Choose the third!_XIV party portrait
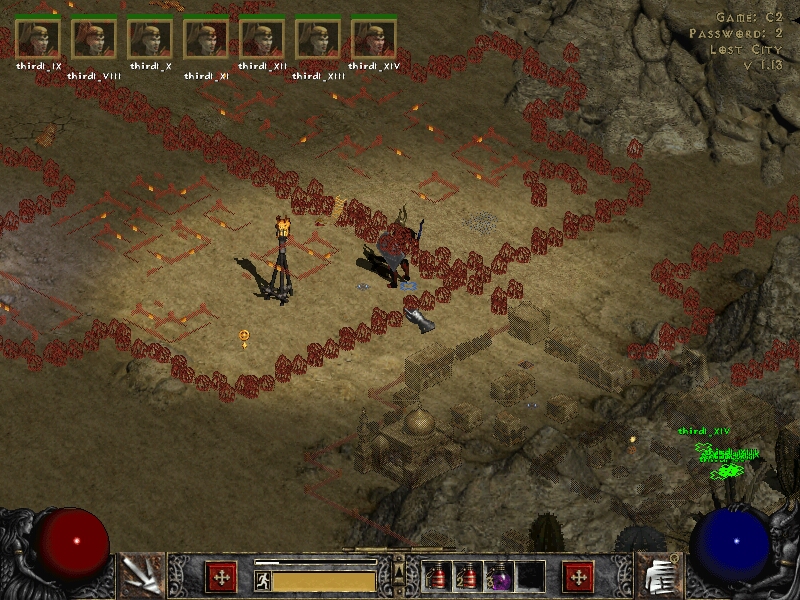The height and width of the screenshot is (600, 800). coord(374,39)
